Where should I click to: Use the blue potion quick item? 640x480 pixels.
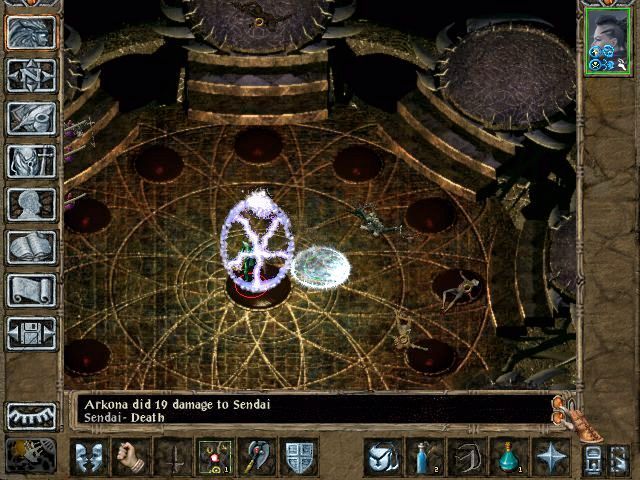coord(424,457)
